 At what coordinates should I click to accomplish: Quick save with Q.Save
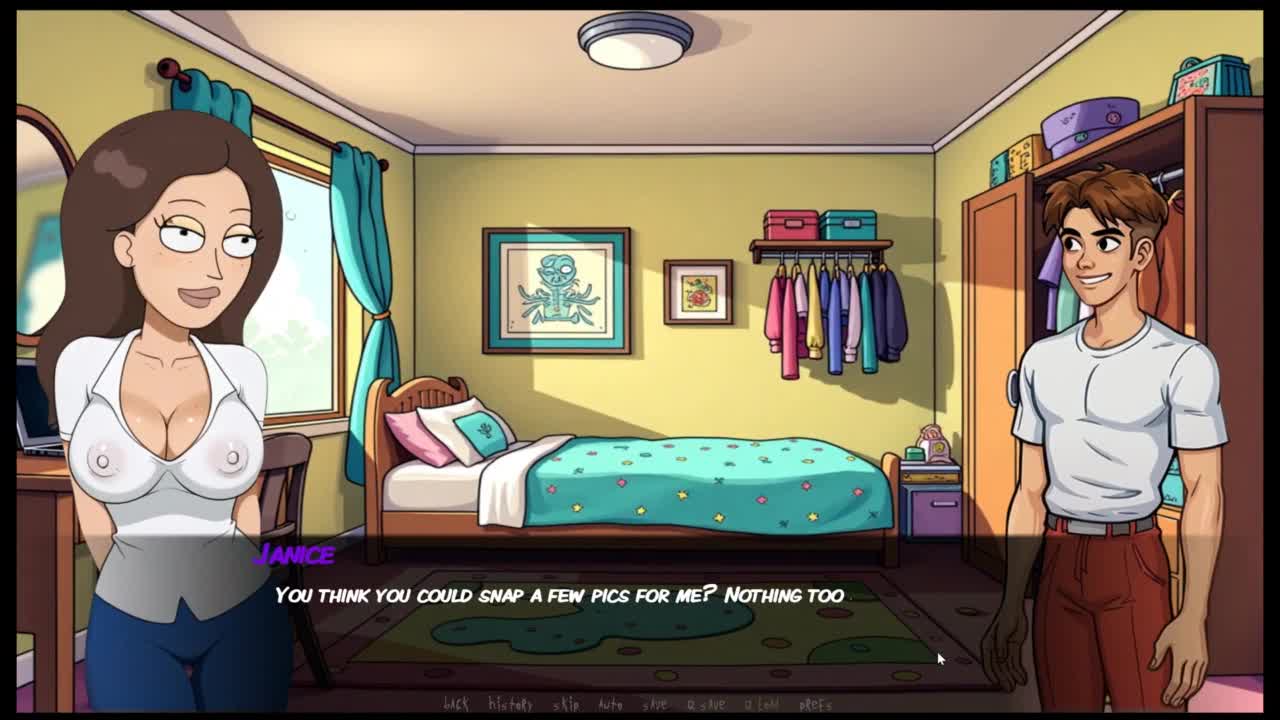pyautogui.click(x=706, y=704)
